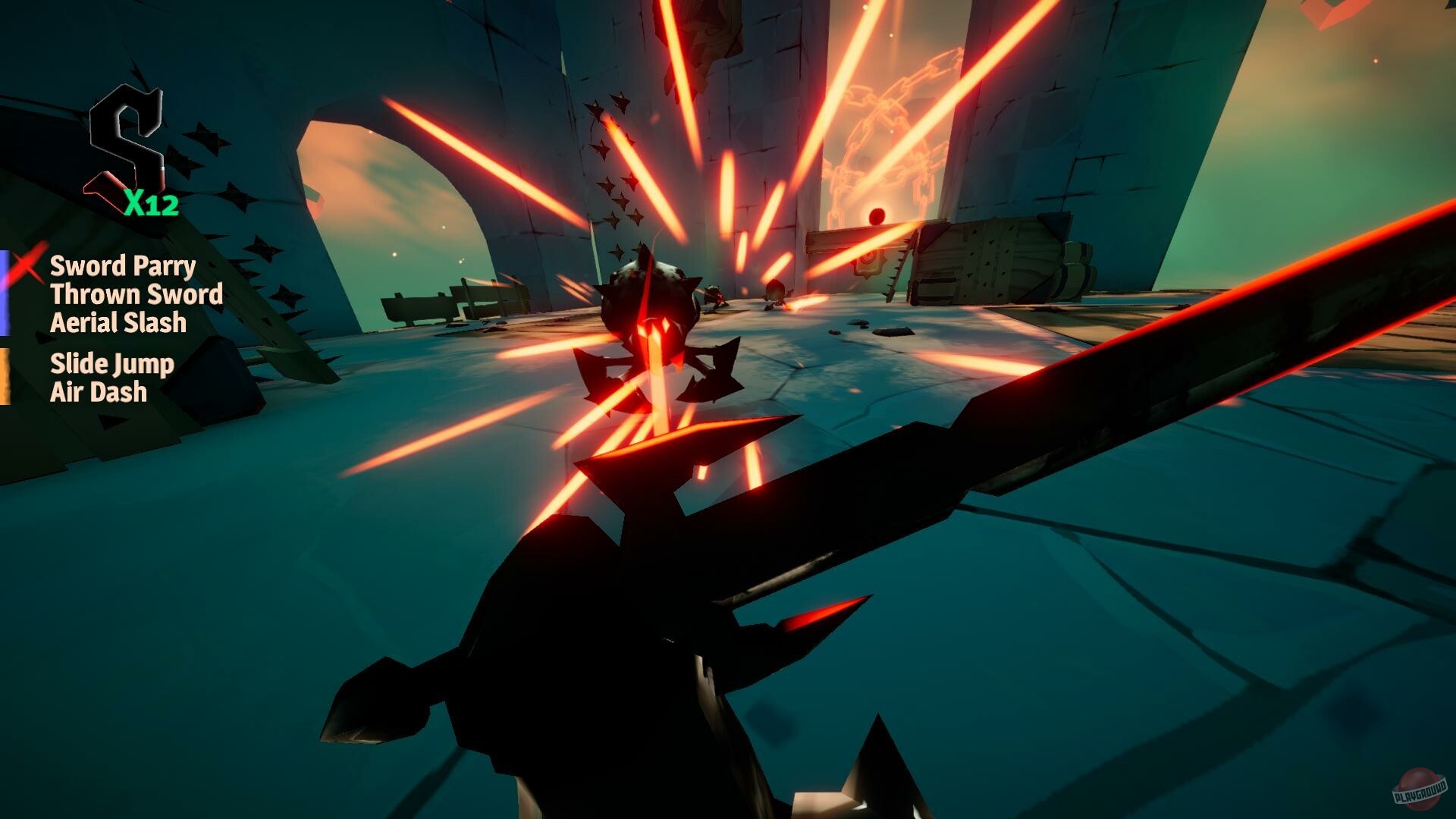This screenshot has height=819, width=1456.
Task: Click the red orb inside the portal
Action: tap(877, 213)
